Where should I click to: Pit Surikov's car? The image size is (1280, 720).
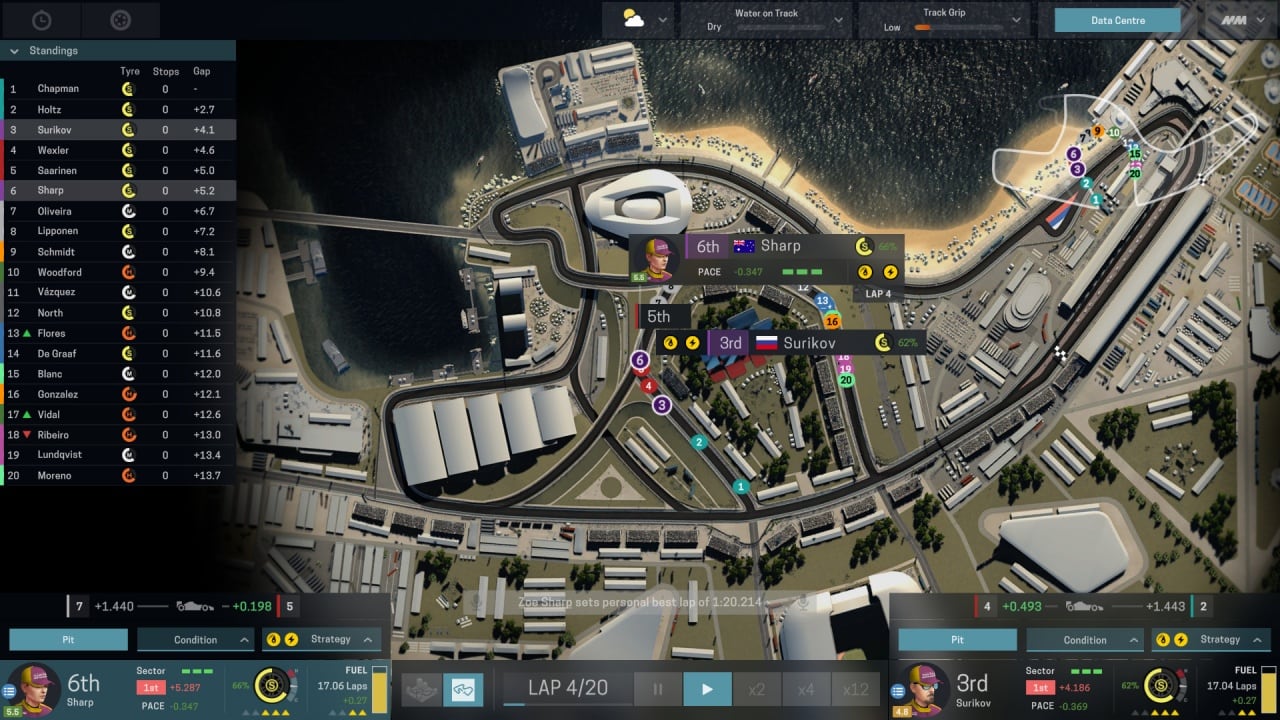(x=957, y=640)
